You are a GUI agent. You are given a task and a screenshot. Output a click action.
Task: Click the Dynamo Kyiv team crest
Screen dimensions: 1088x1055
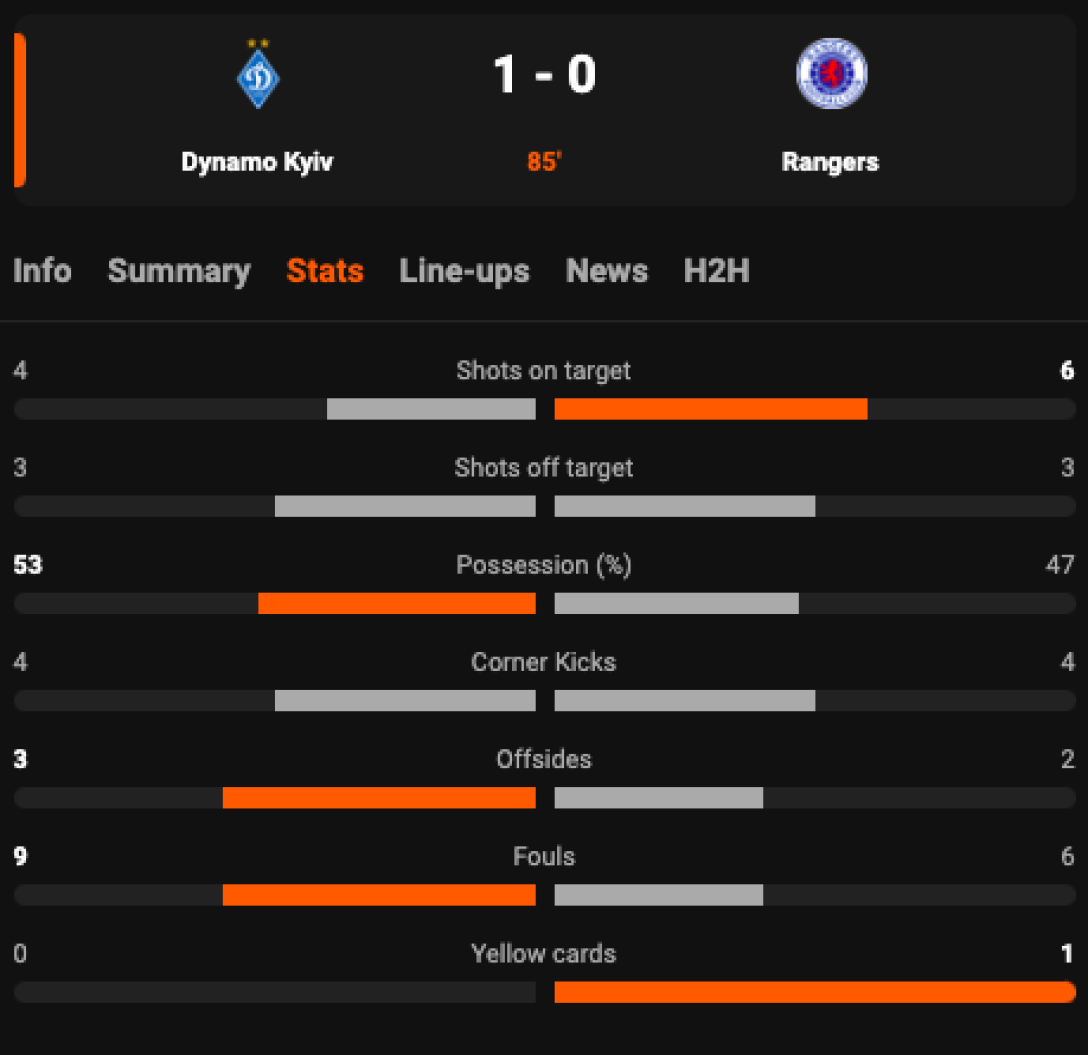pyautogui.click(x=258, y=76)
